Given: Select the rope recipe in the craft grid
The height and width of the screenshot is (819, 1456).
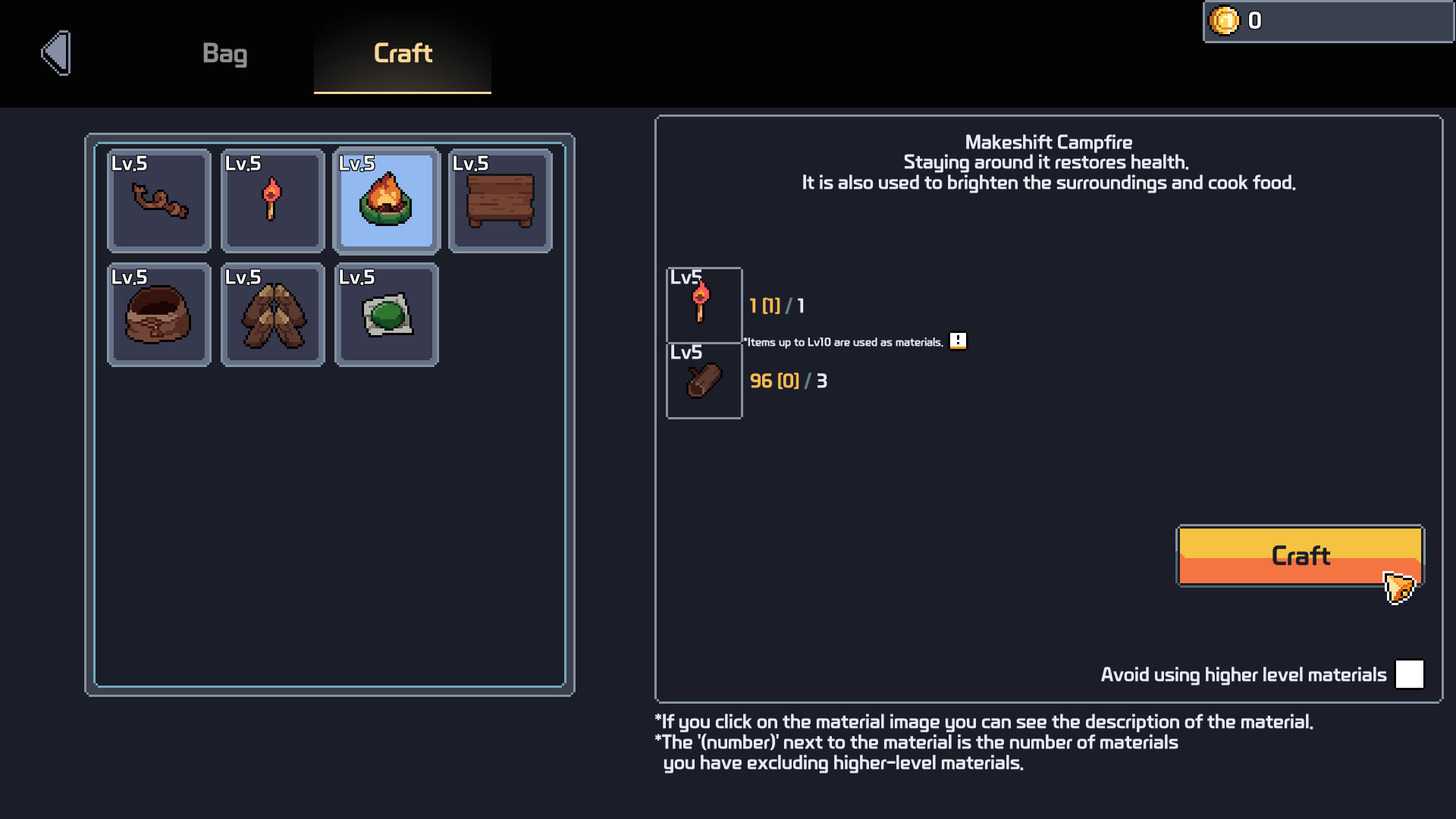Looking at the screenshot, I should [158, 200].
